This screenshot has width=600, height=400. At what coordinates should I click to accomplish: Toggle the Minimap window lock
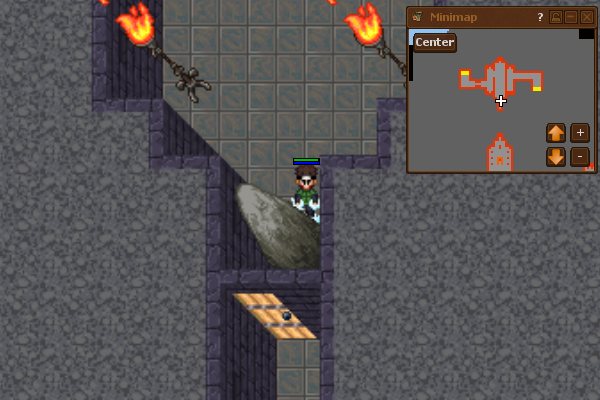click(x=556, y=17)
